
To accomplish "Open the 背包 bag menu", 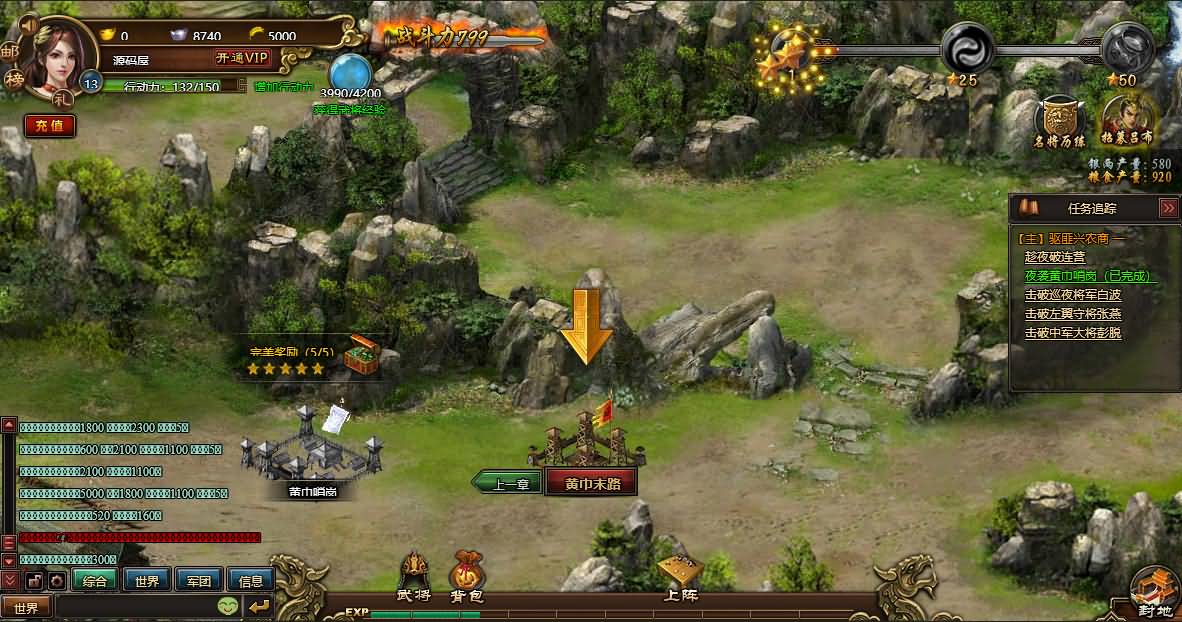I will 466,578.
